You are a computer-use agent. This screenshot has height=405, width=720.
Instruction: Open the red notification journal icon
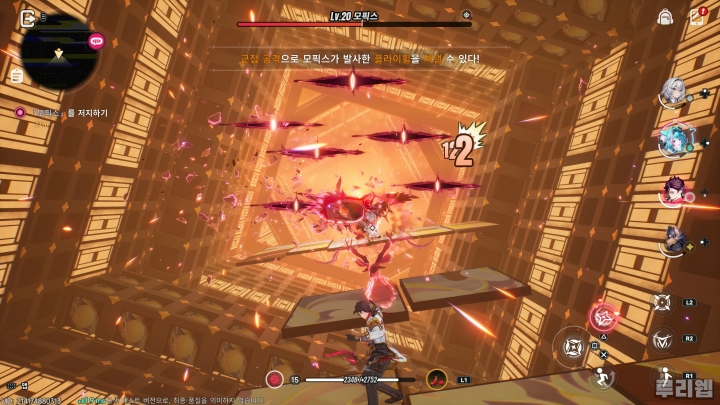pos(697,17)
